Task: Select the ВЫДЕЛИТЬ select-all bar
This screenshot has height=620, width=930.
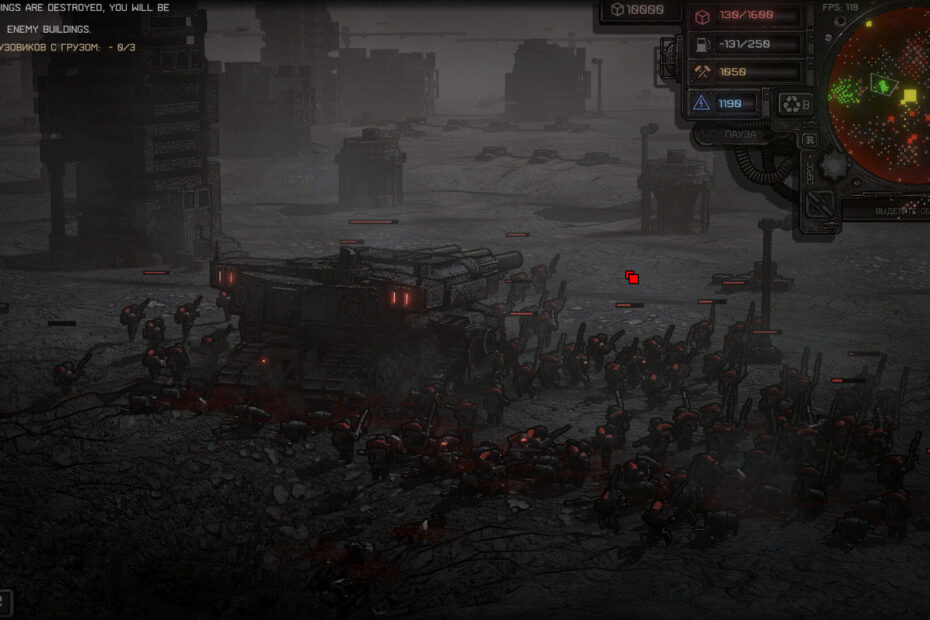Action: coord(890,212)
